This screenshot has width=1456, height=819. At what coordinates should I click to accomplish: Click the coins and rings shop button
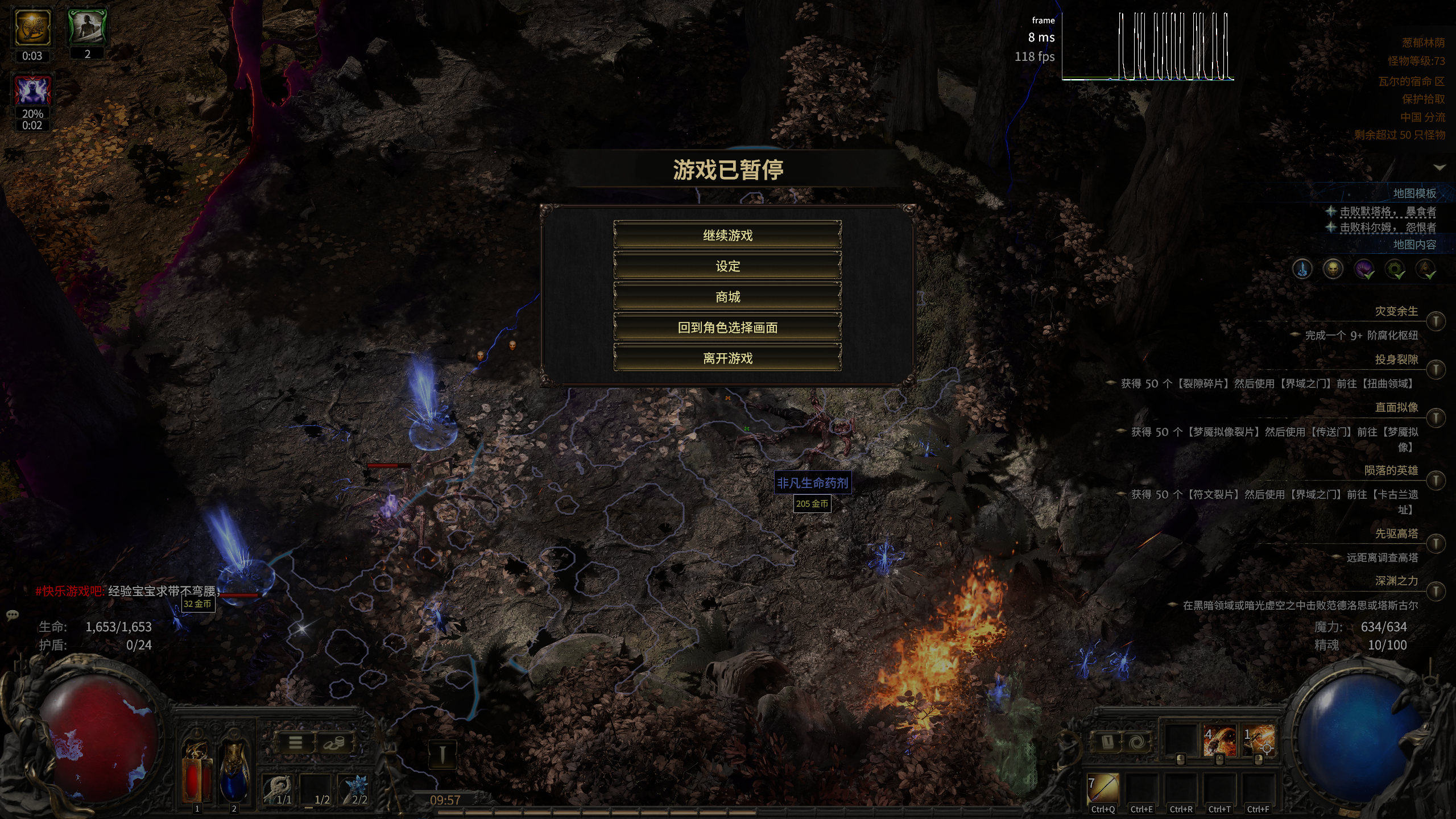click(x=334, y=743)
